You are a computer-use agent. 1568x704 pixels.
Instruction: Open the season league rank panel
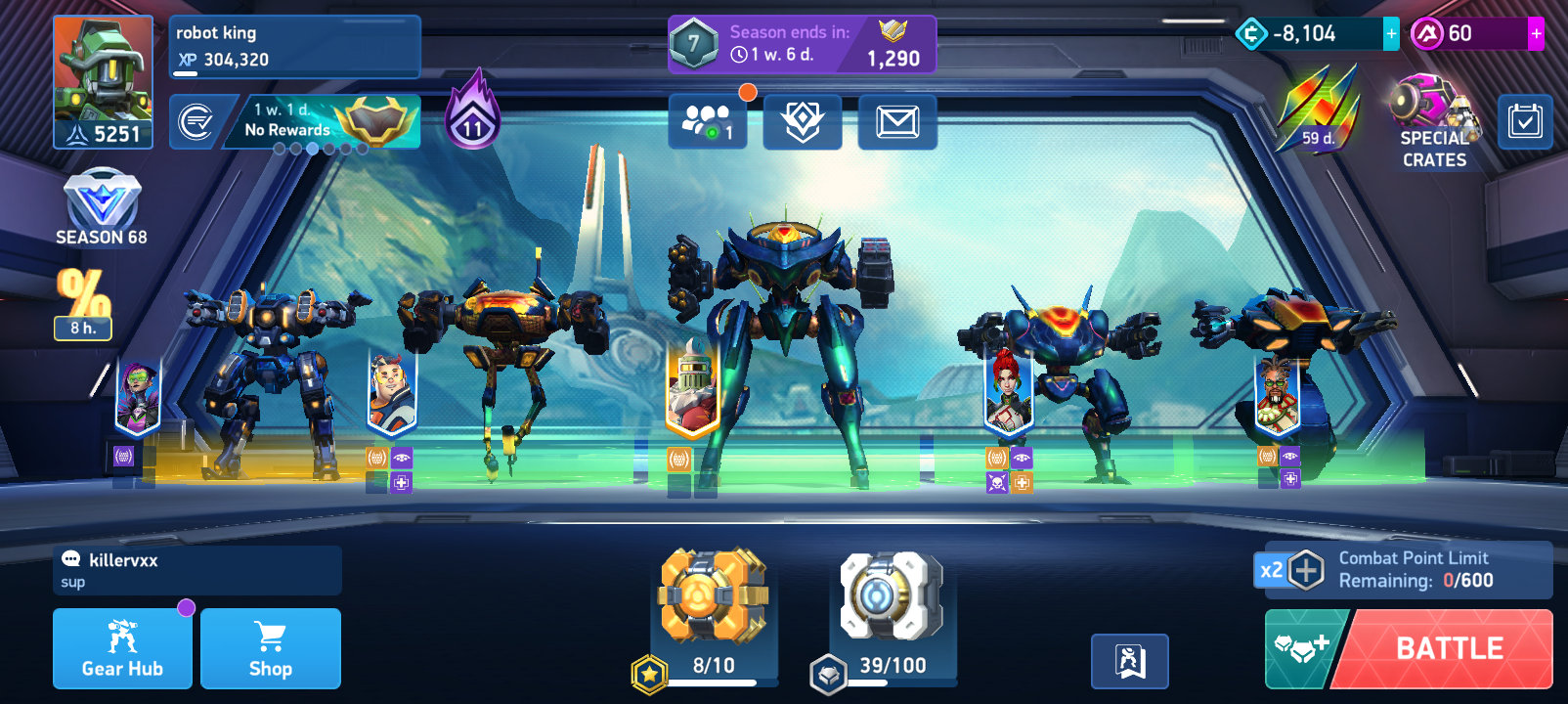802,44
